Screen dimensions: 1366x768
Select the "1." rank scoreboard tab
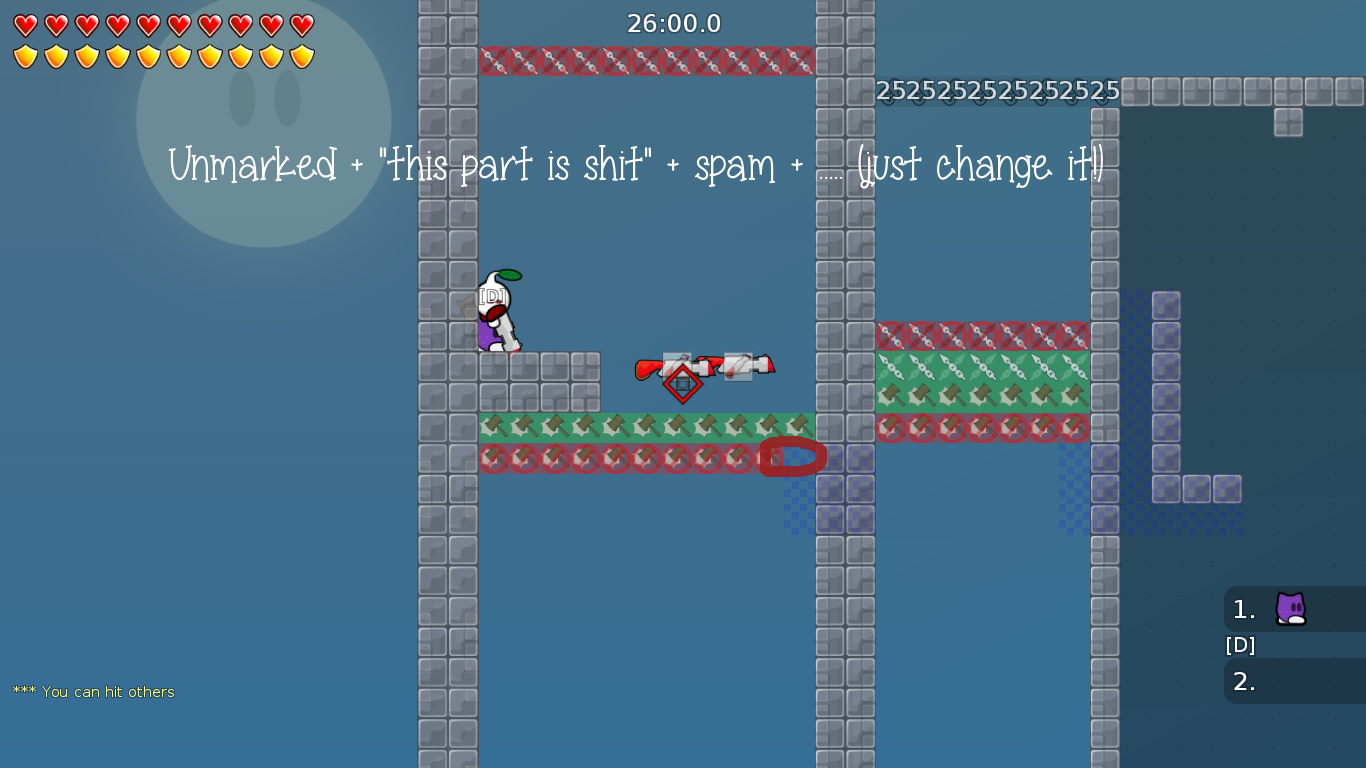tap(1244, 609)
